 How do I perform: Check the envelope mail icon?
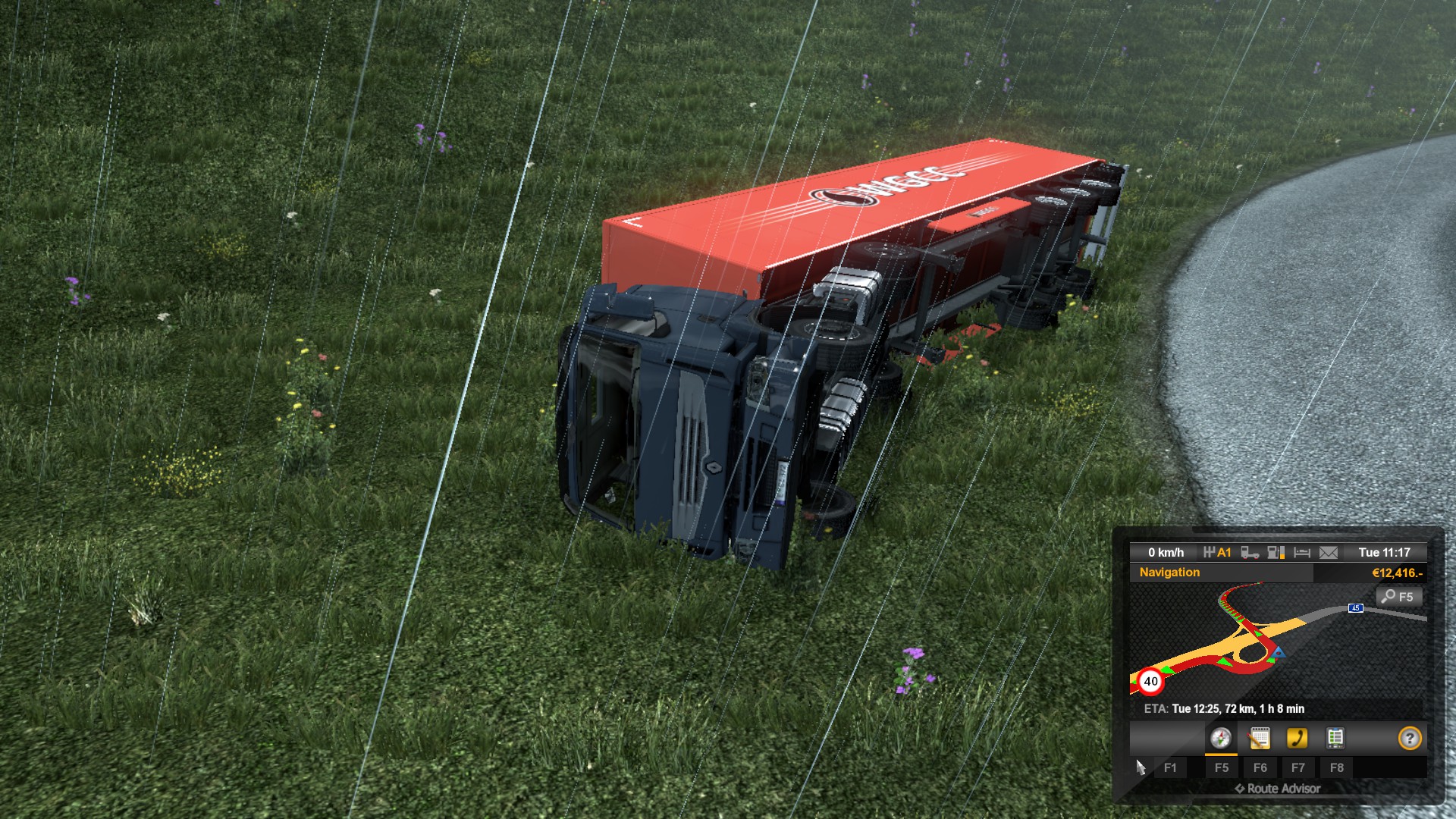click(x=1329, y=553)
